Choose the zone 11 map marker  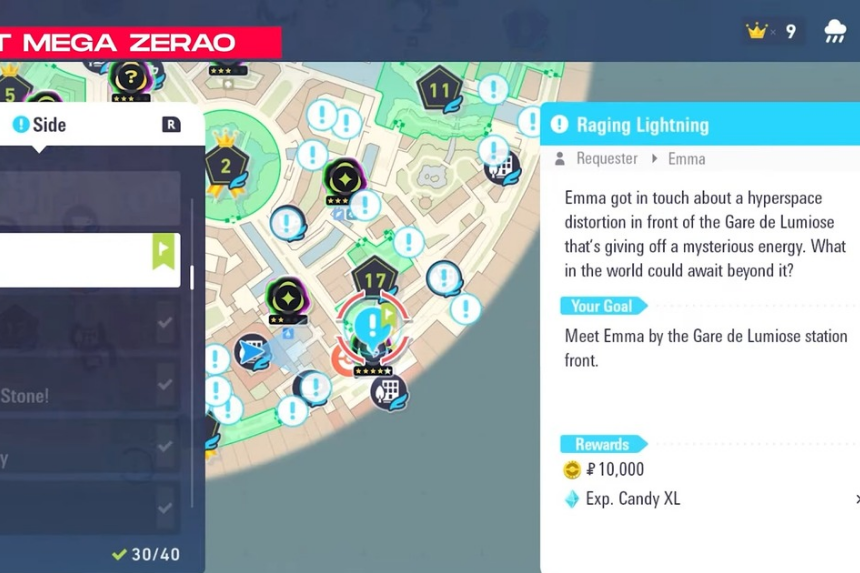click(438, 92)
